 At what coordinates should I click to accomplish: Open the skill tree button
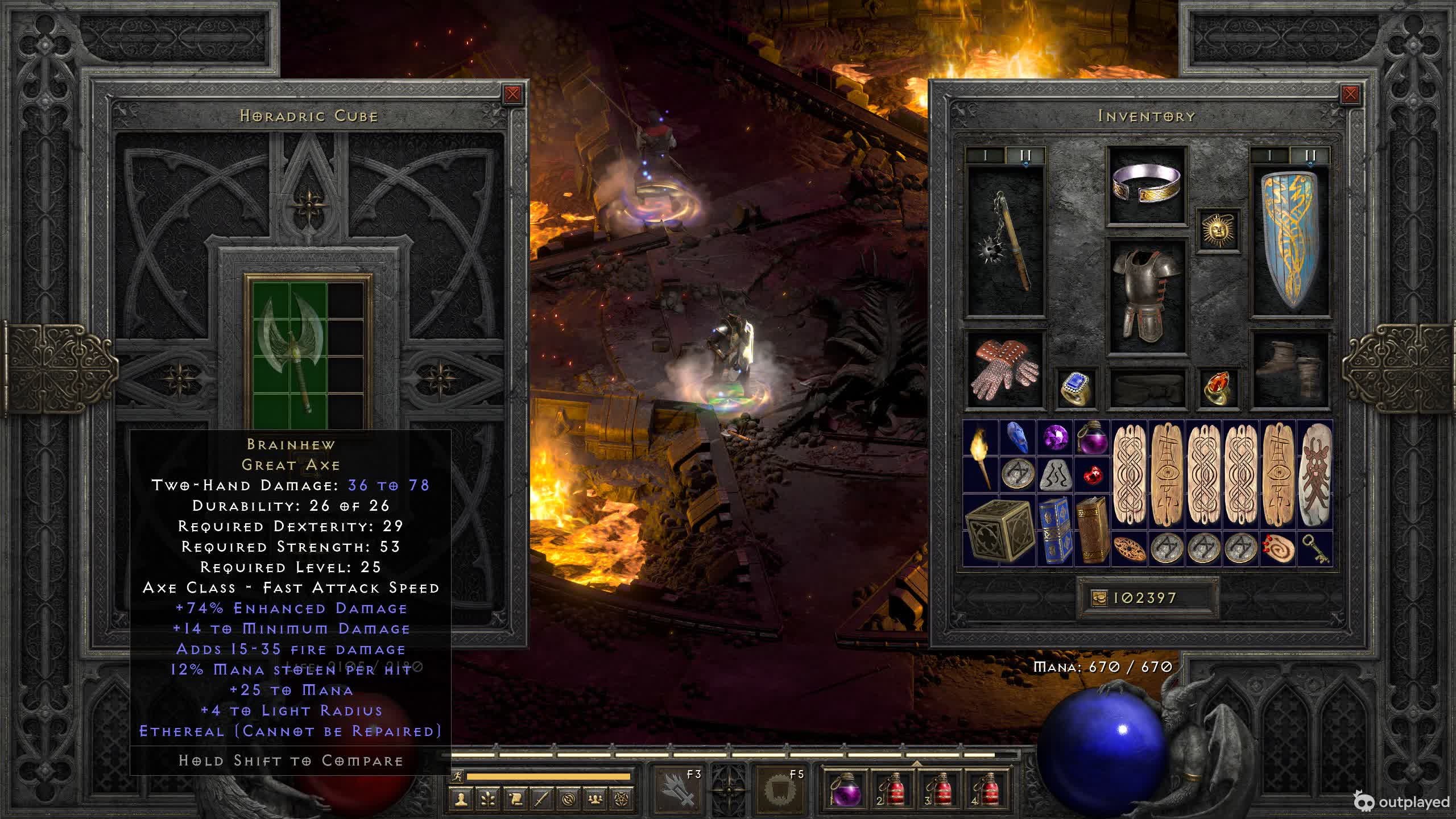tap(488, 799)
